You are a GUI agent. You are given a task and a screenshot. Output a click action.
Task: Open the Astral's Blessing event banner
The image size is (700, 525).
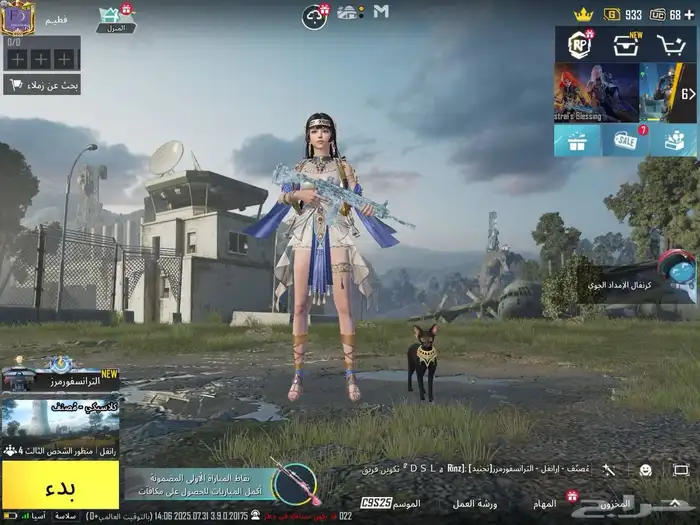(597, 93)
